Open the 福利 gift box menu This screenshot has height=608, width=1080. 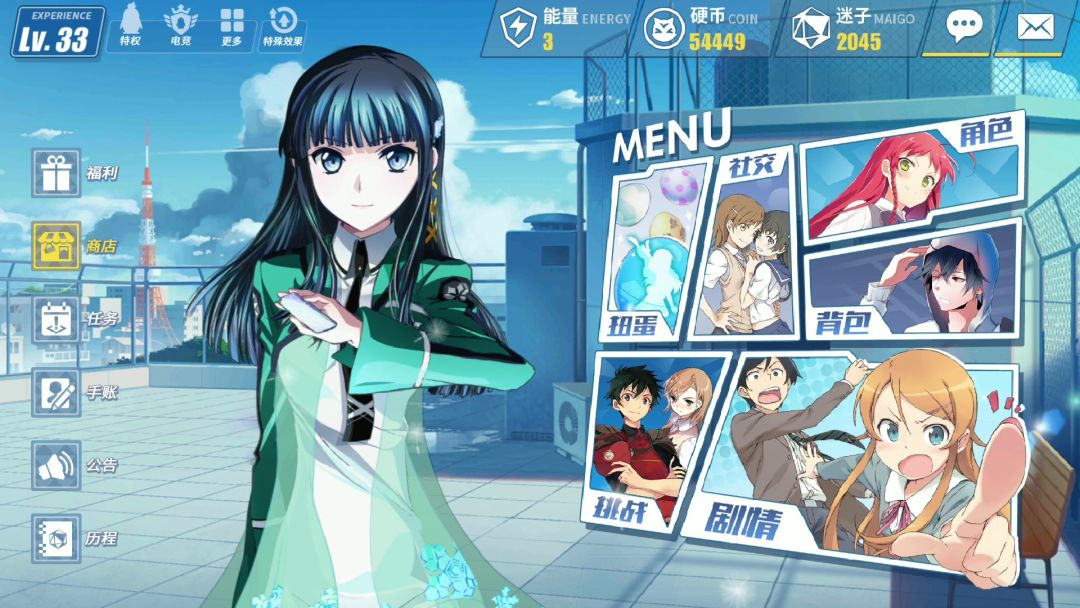click(56, 173)
